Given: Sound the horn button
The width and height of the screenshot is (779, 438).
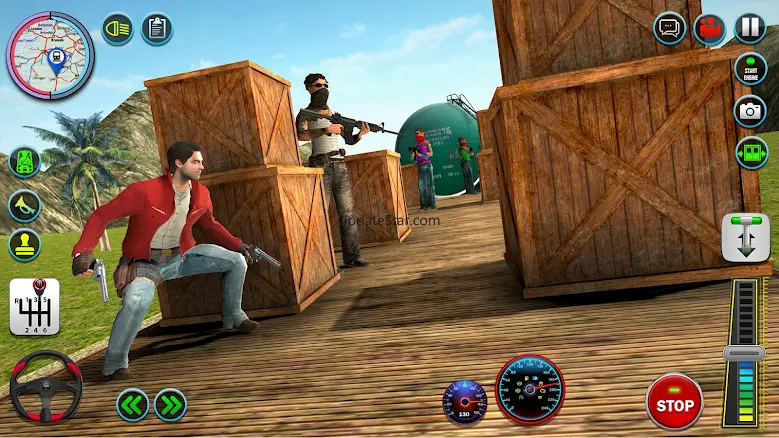Looking at the screenshot, I should pyautogui.click(x=24, y=205).
